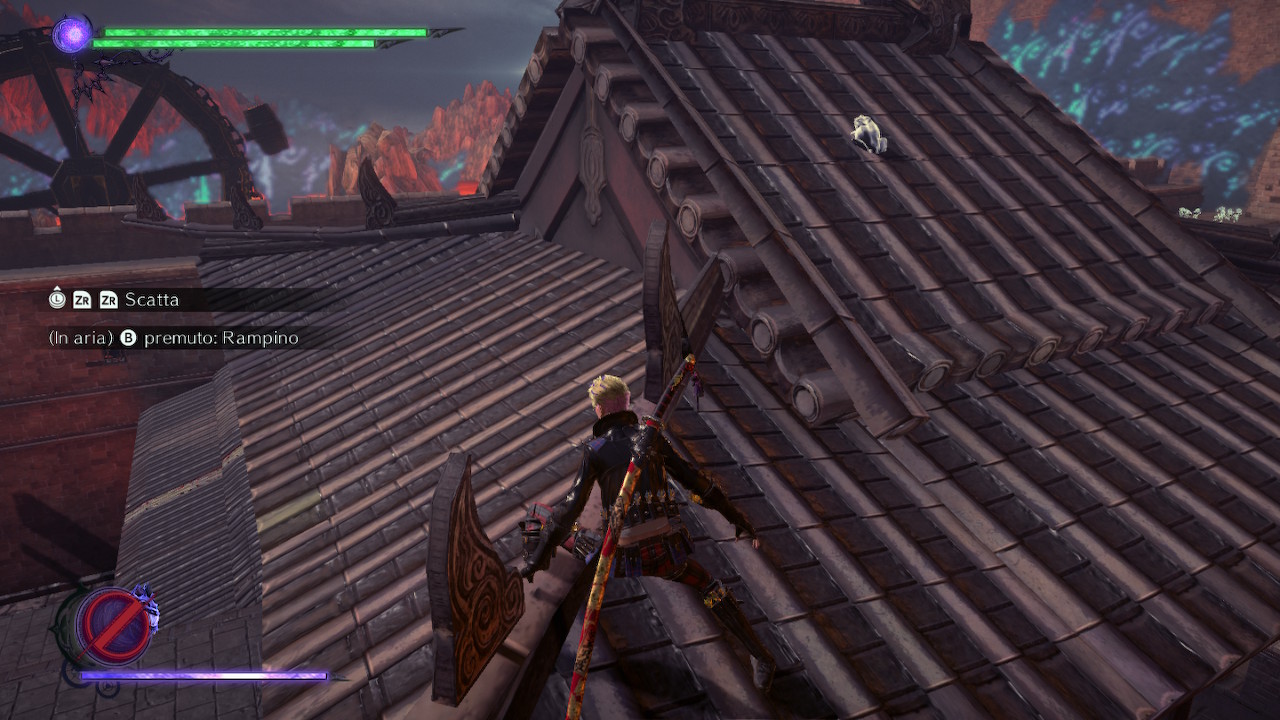Select the B button icon in Rampino prompt
Screen dimensions: 1280x720
tap(129, 337)
